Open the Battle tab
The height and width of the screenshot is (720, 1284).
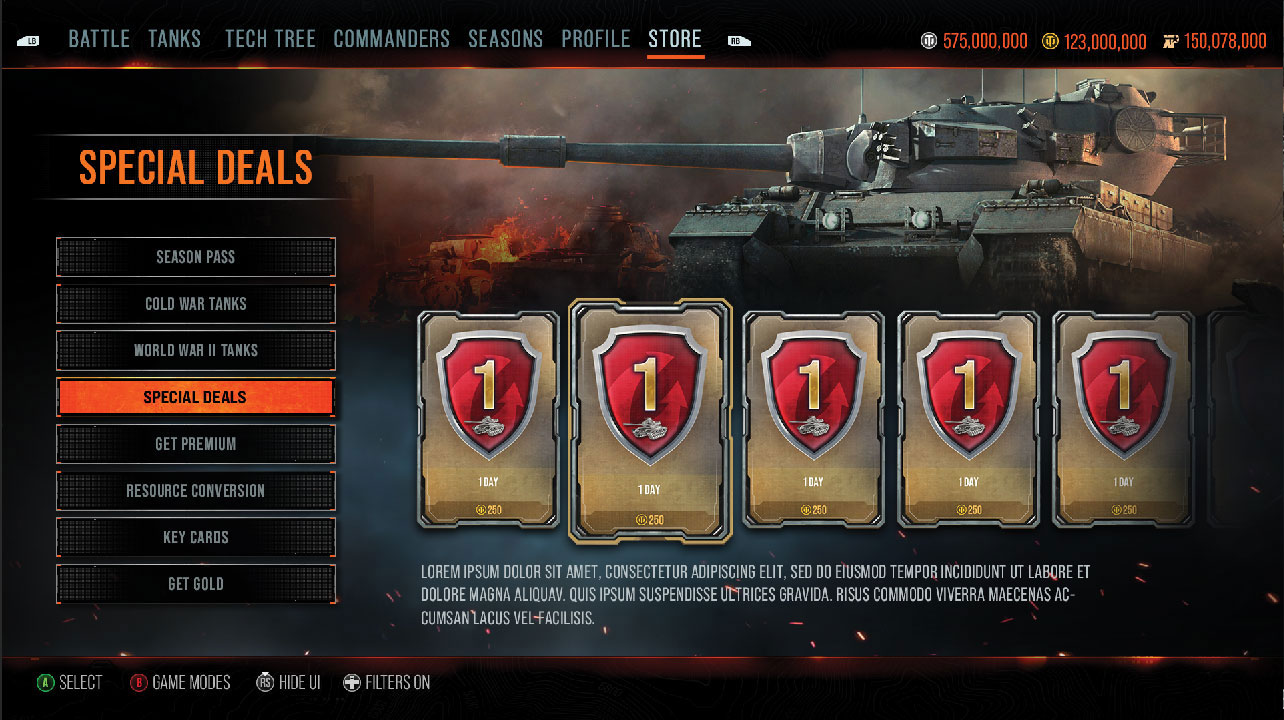[x=99, y=40]
